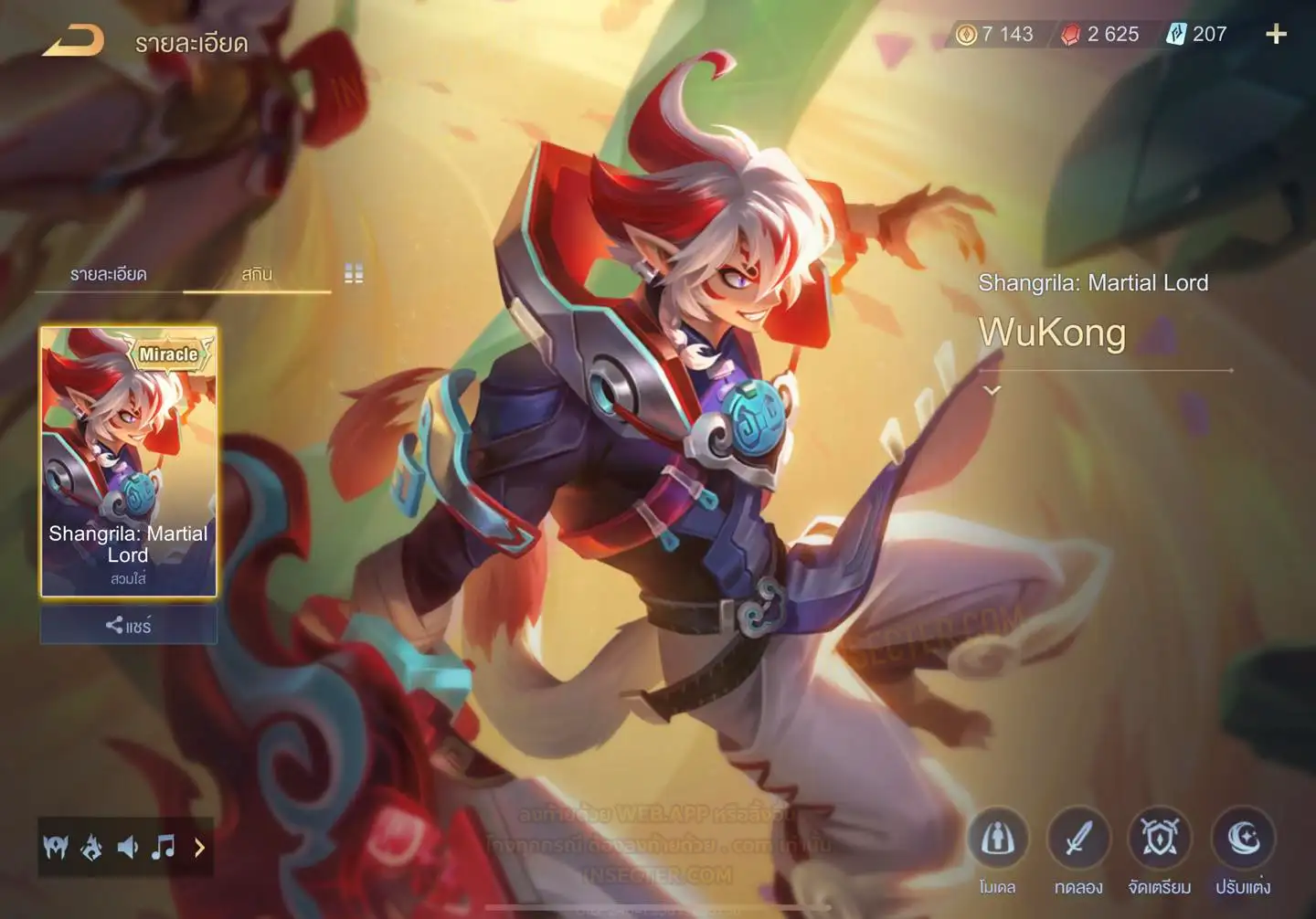Go back using the golden arrow
The width and height of the screenshot is (1316, 919).
(x=73, y=40)
